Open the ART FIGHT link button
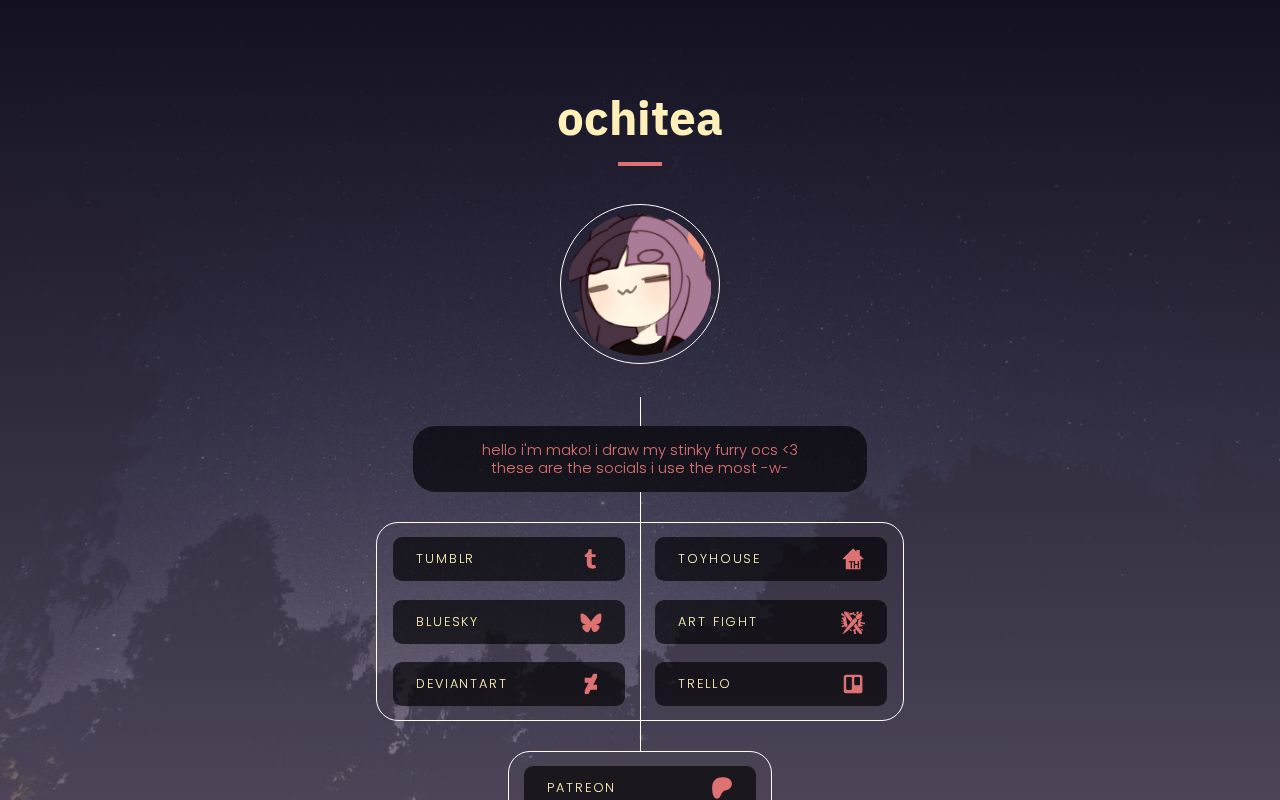 [770, 622]
